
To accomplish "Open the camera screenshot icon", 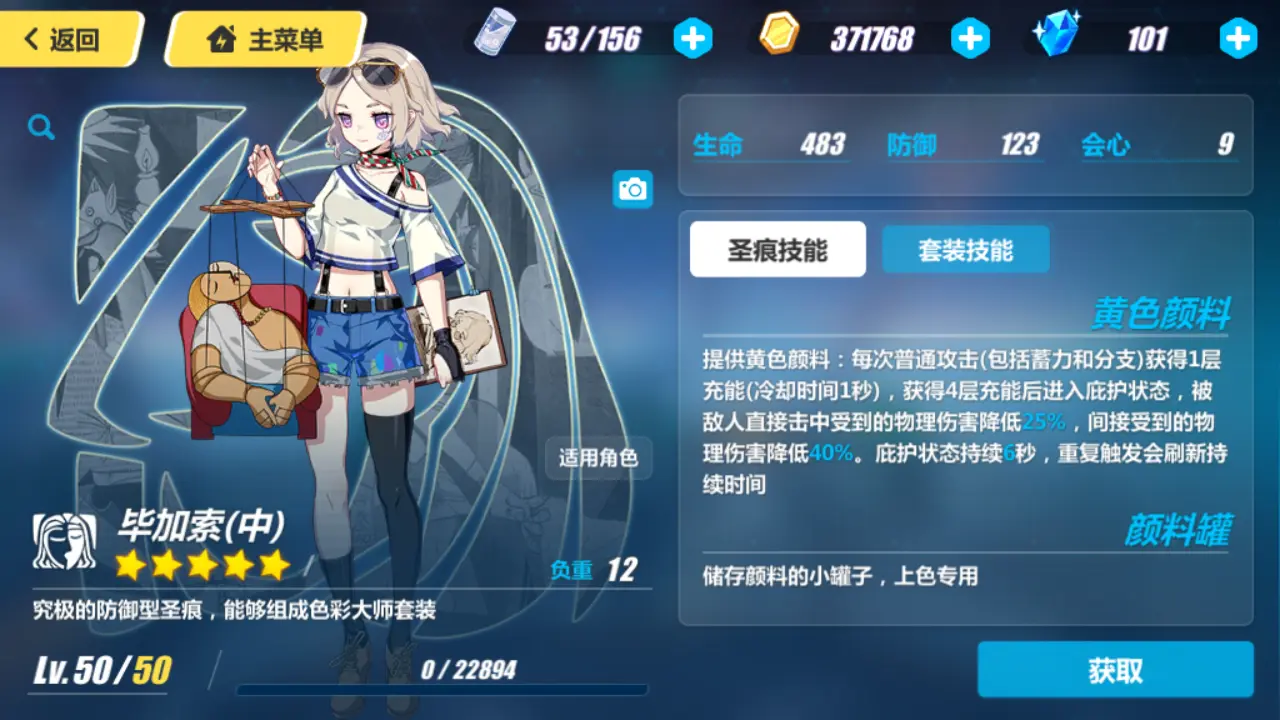I will [x=634, y=189].
